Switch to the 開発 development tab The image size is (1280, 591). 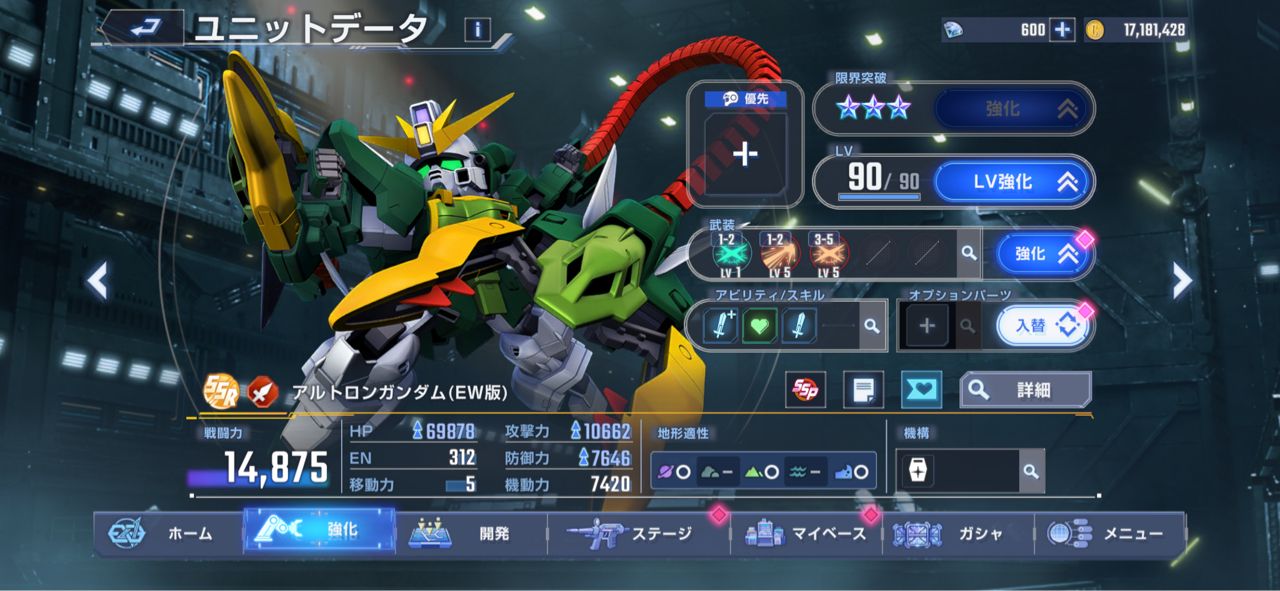click(x=472, y=533)
